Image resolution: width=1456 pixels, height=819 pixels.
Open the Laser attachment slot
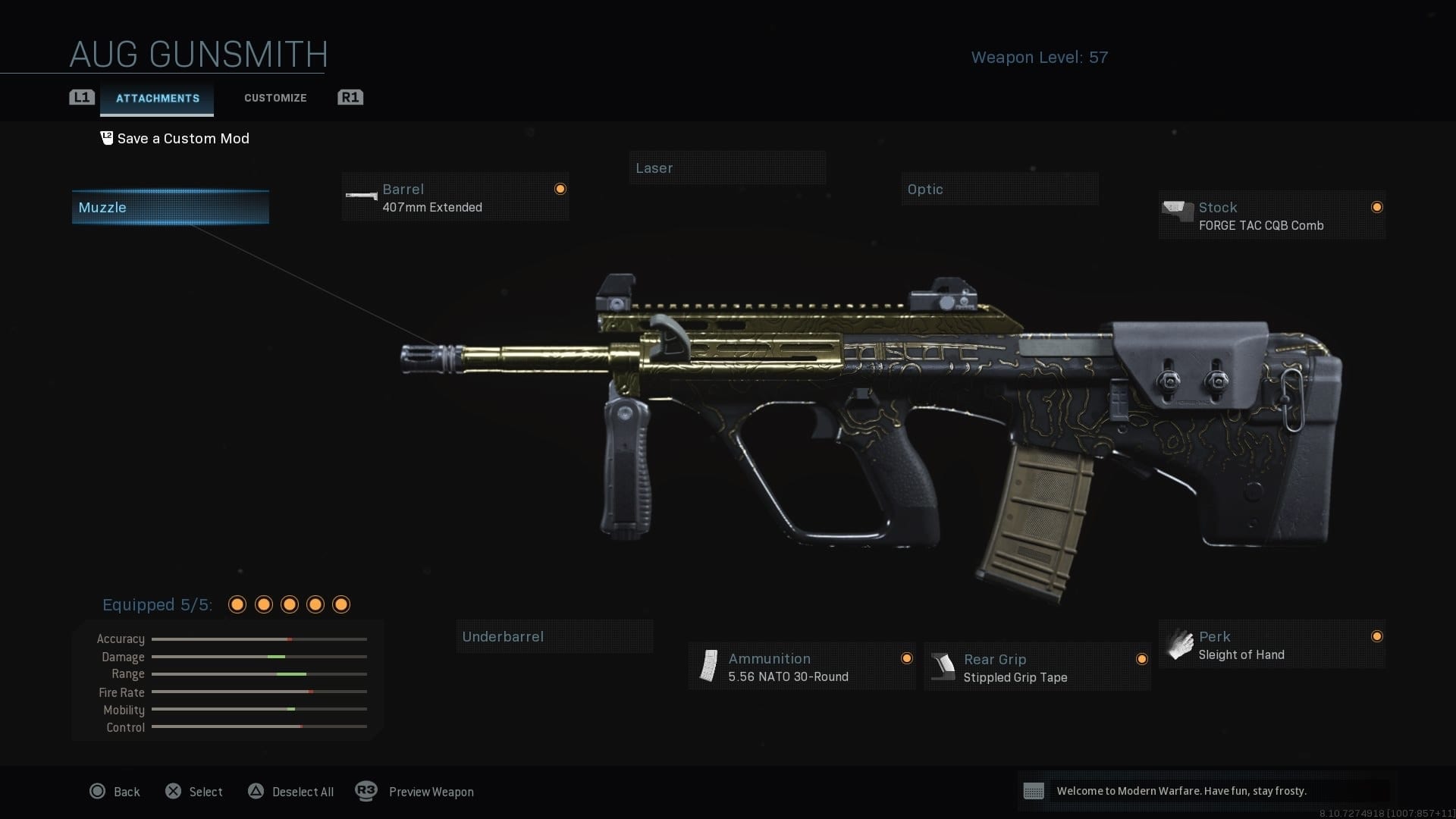coord(727,168)
